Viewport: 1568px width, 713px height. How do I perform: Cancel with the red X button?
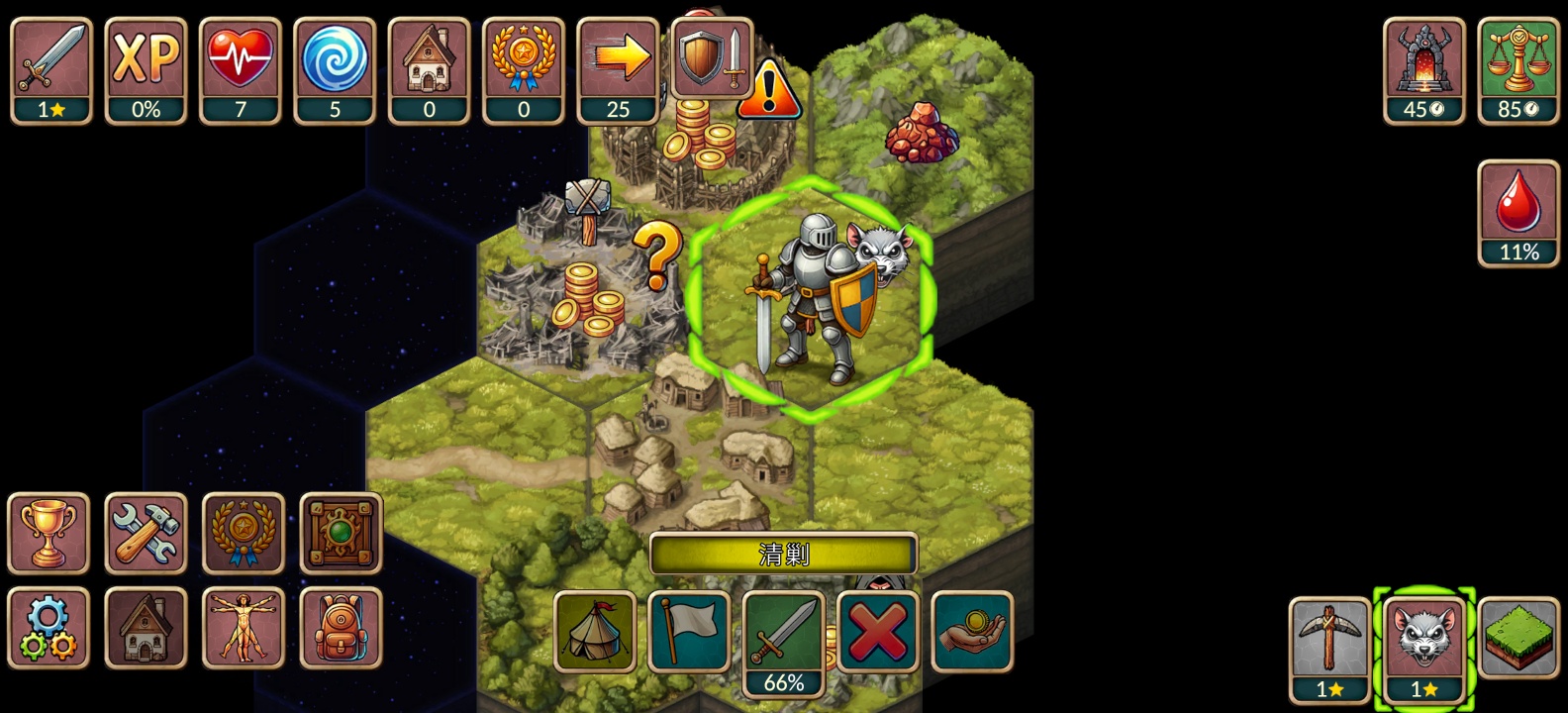click(878, 632)
